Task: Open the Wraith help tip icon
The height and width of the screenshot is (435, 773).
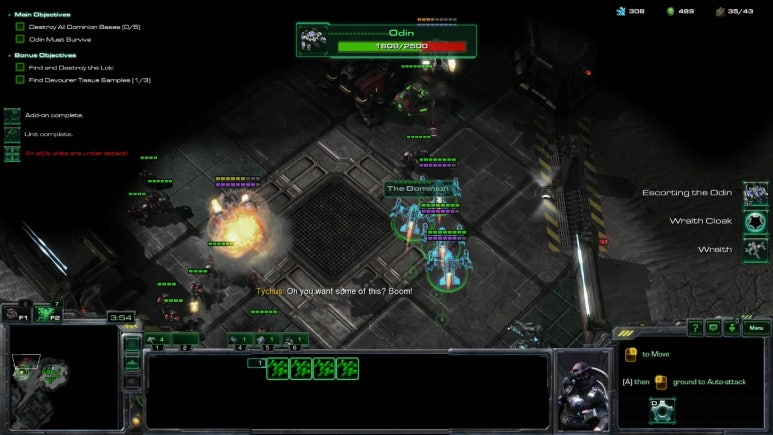Action: pos(755,249)
